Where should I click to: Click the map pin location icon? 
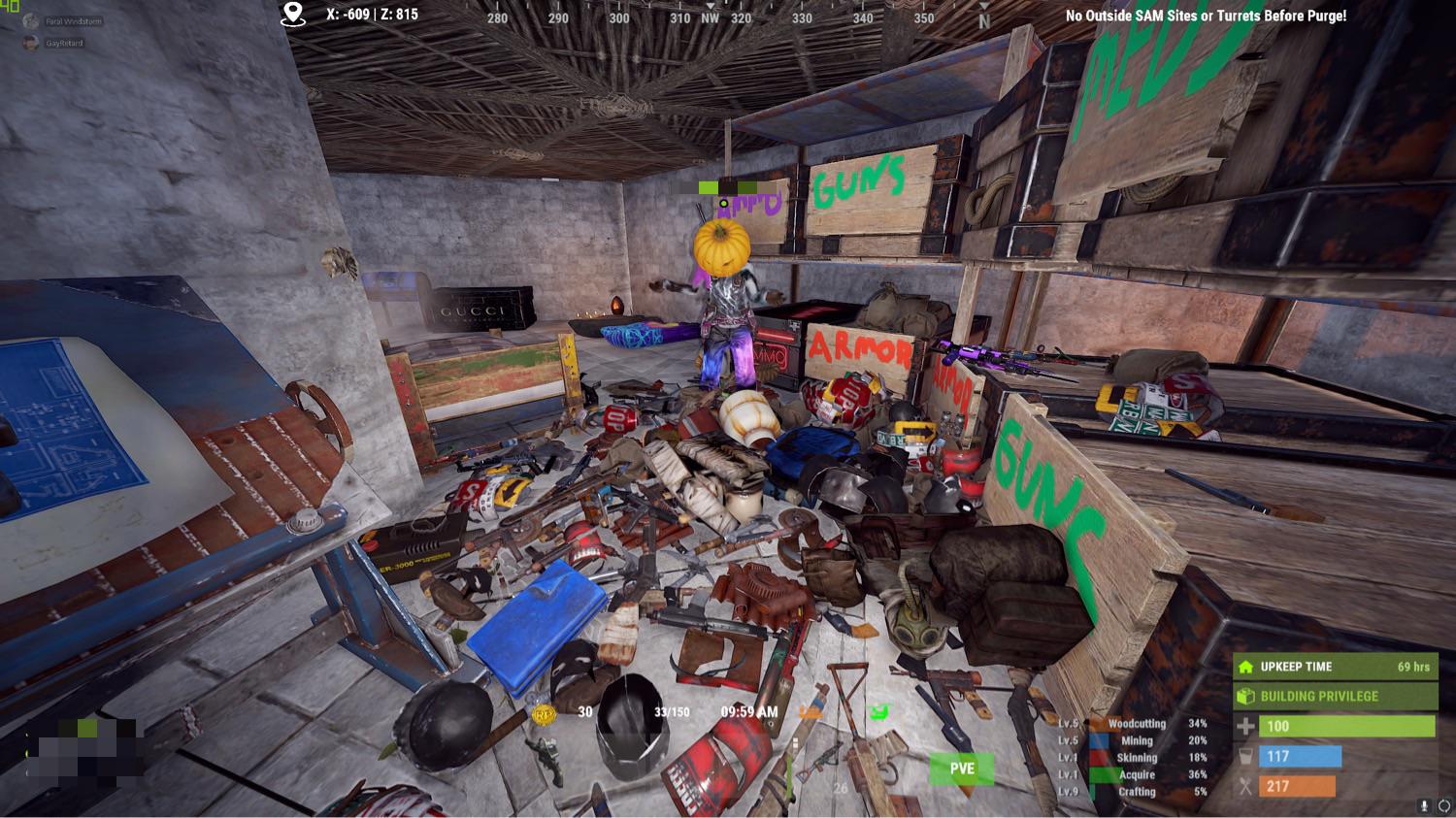click(x=290, y=14)
